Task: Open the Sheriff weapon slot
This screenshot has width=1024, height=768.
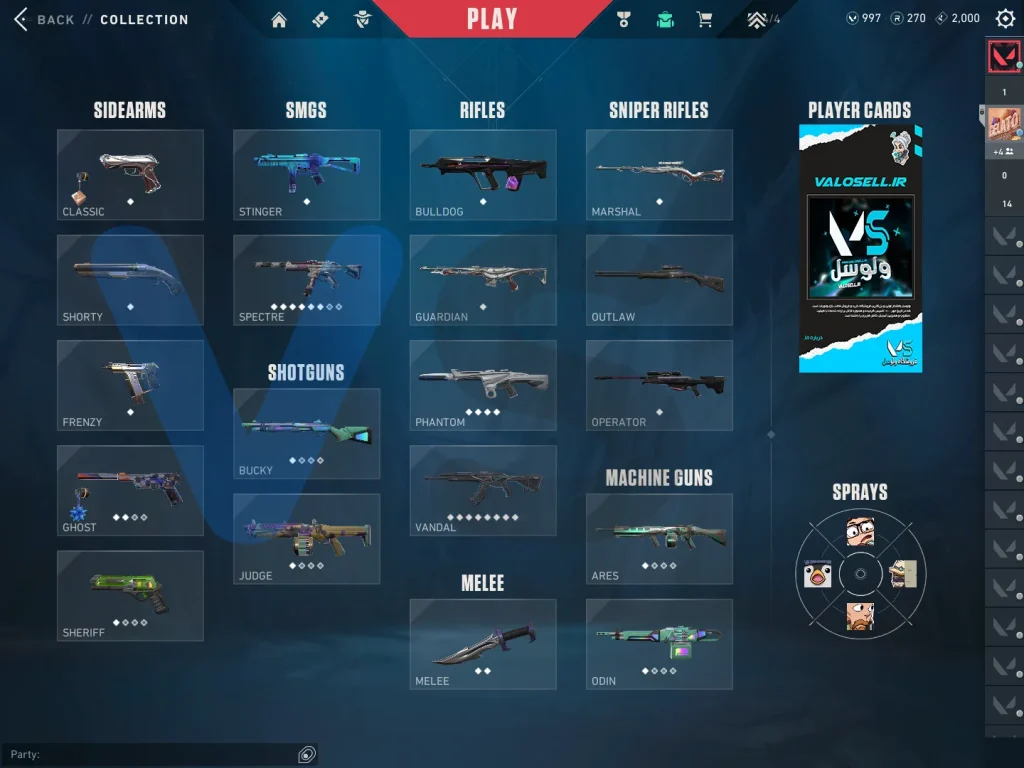Action: pos(130,595)
